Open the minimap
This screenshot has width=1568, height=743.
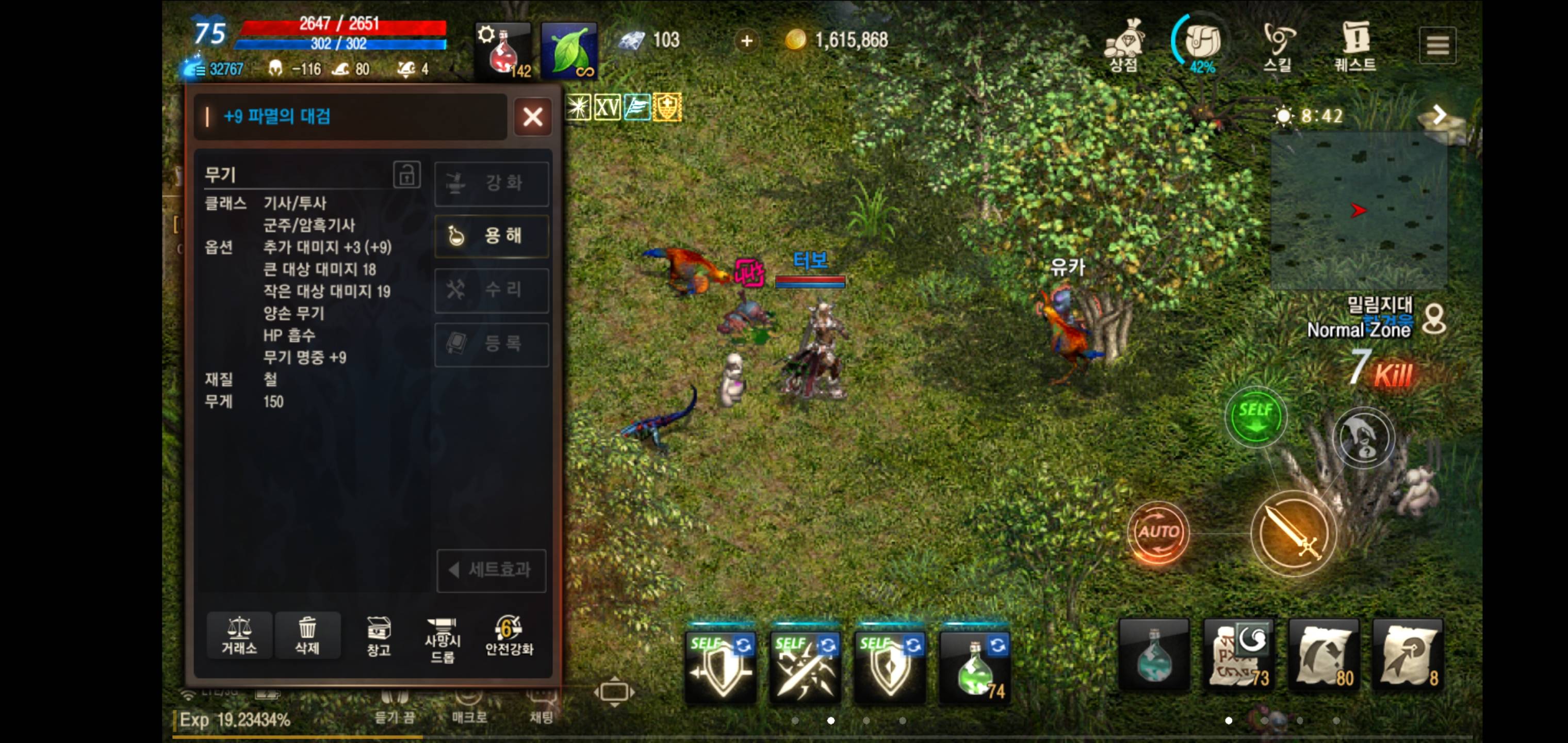point(1359,210)
